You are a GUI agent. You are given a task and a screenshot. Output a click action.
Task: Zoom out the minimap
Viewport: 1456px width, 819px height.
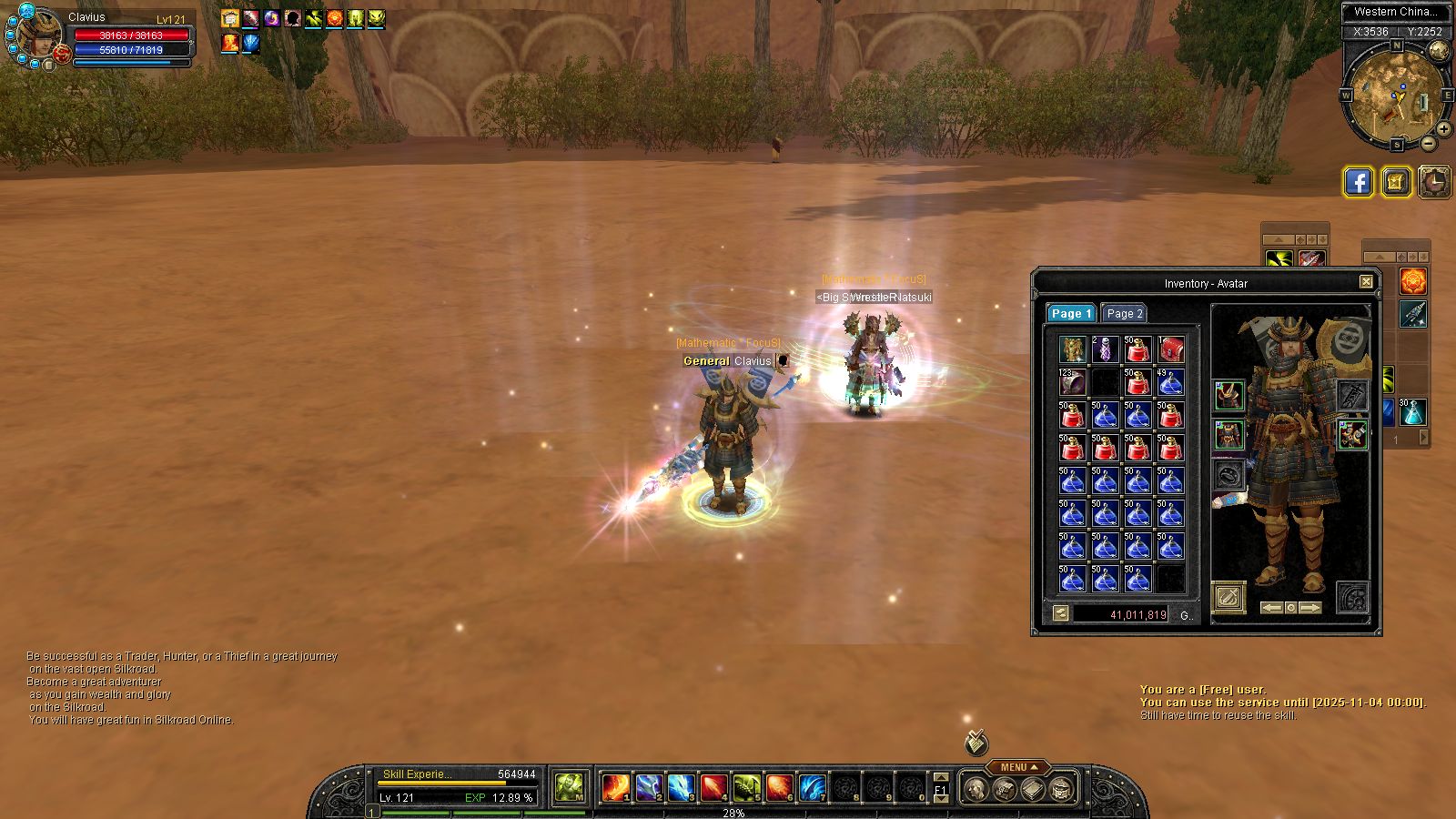[x=1429, y=143]
